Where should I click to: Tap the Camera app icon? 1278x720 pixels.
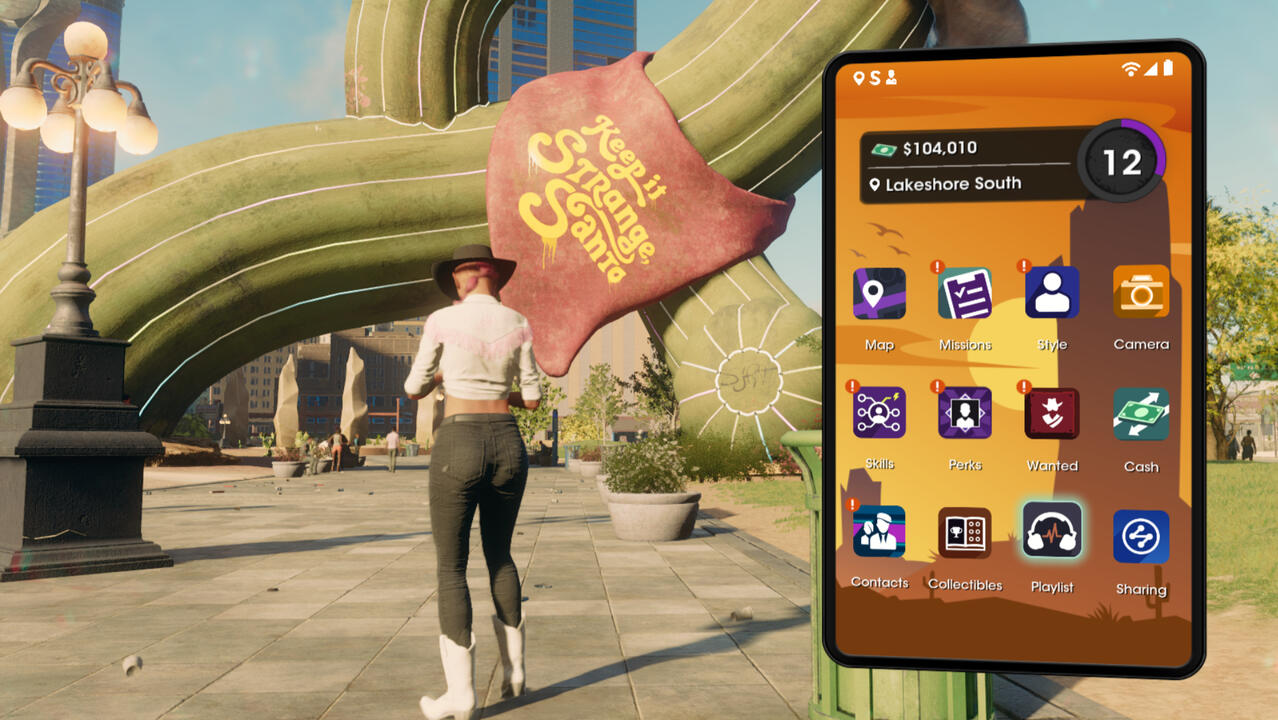[x=1140, y=292]
